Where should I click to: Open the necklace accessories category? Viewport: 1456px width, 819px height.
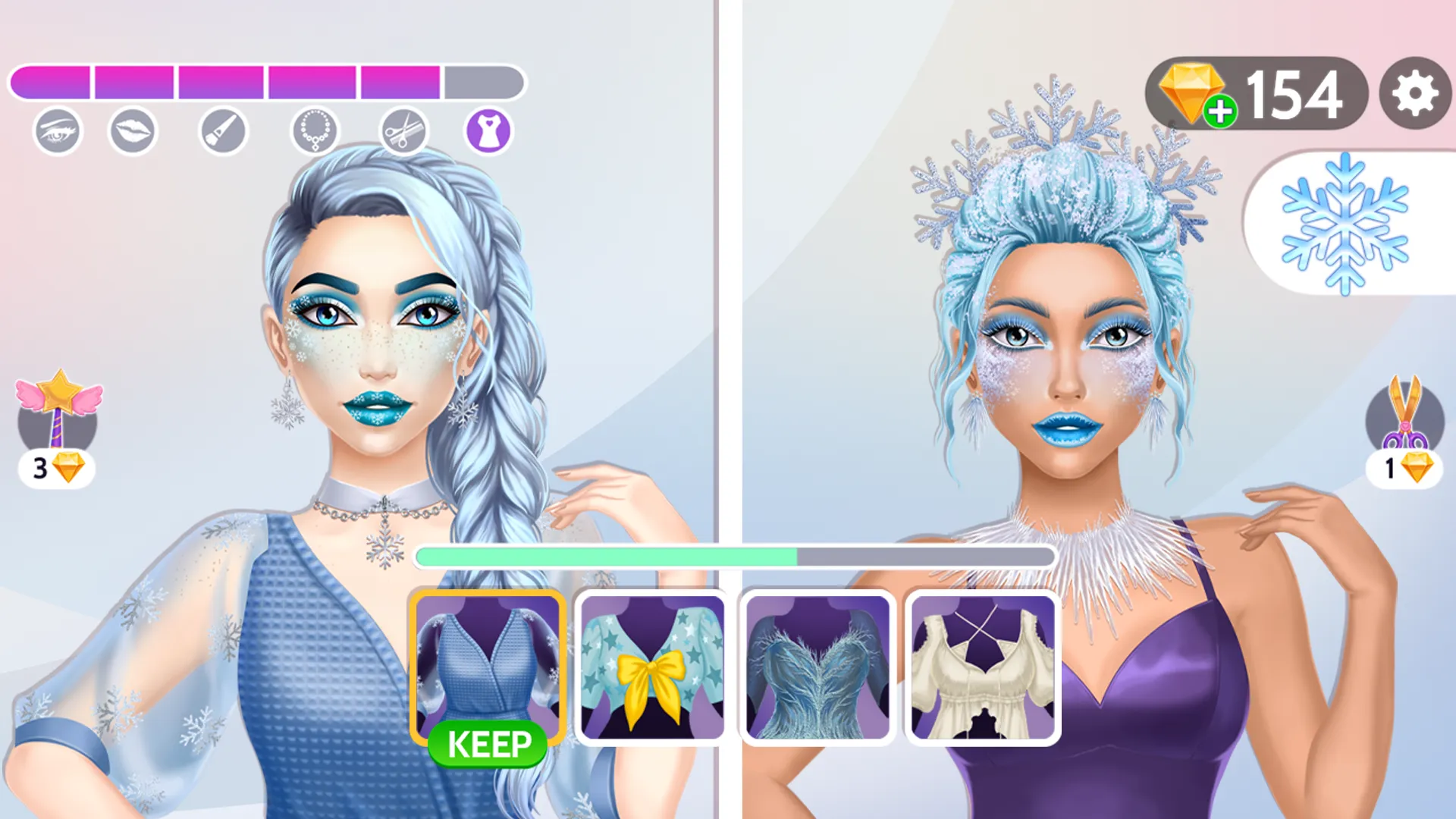tap(314, 130)
